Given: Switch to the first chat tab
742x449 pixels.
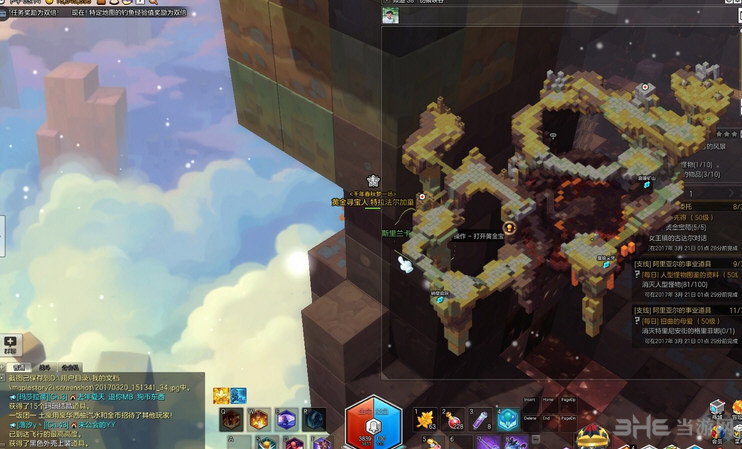Looking at the screenshot, I should (19, 367).
